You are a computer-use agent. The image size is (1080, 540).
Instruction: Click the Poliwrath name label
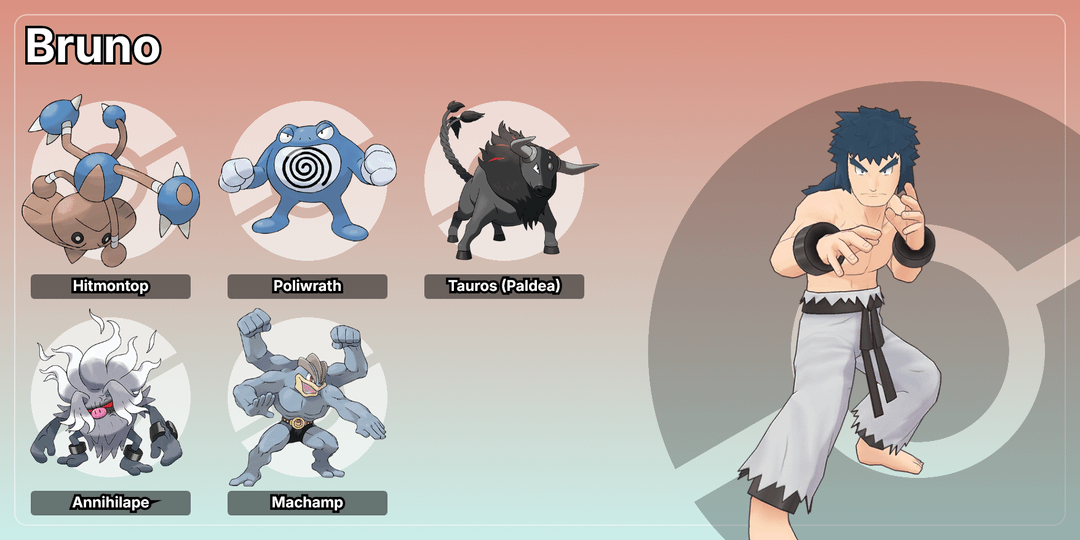[x=307, y=286]
